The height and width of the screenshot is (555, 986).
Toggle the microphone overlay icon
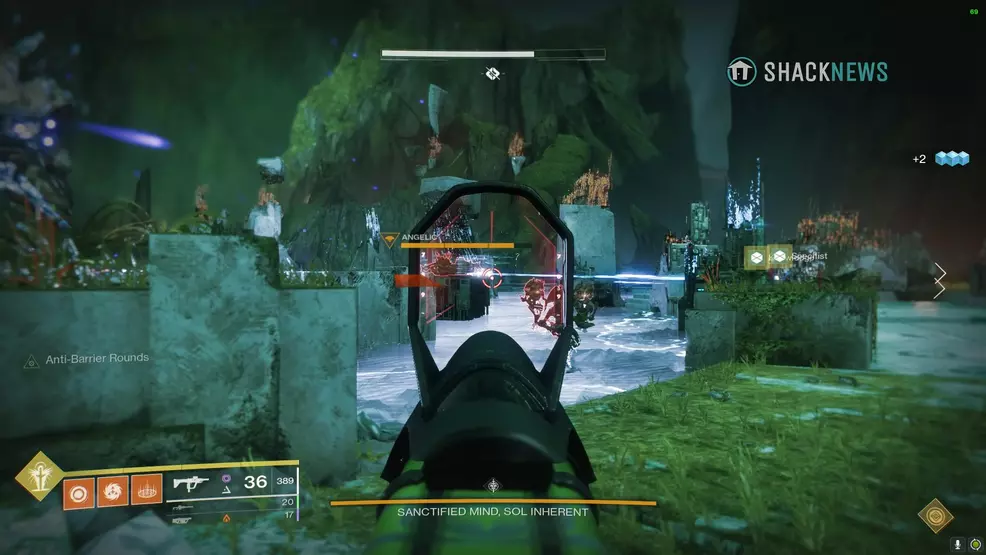pyautogui.click(x=957, y=543)
